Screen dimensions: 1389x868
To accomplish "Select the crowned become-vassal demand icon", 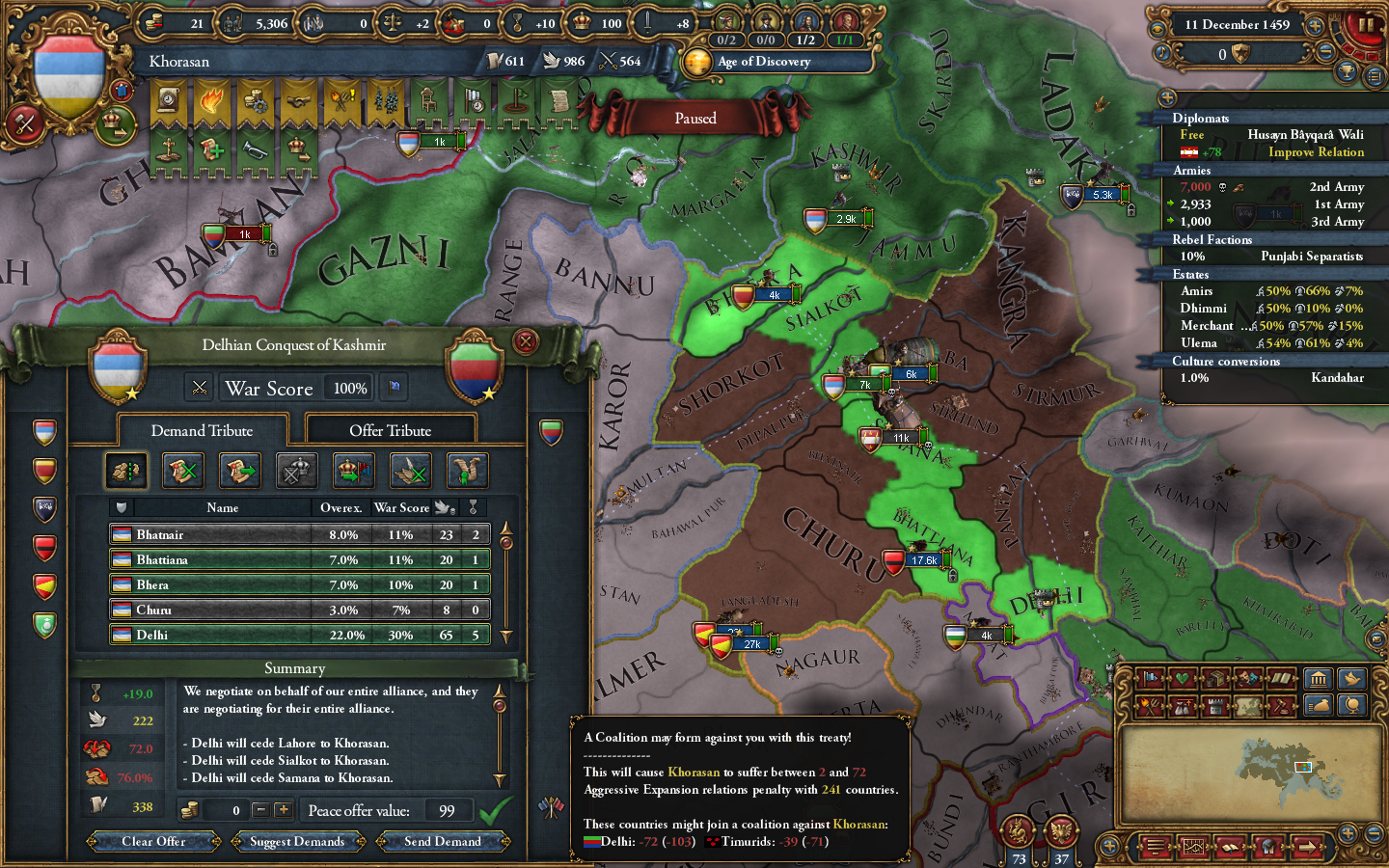I will pos(353,471).
